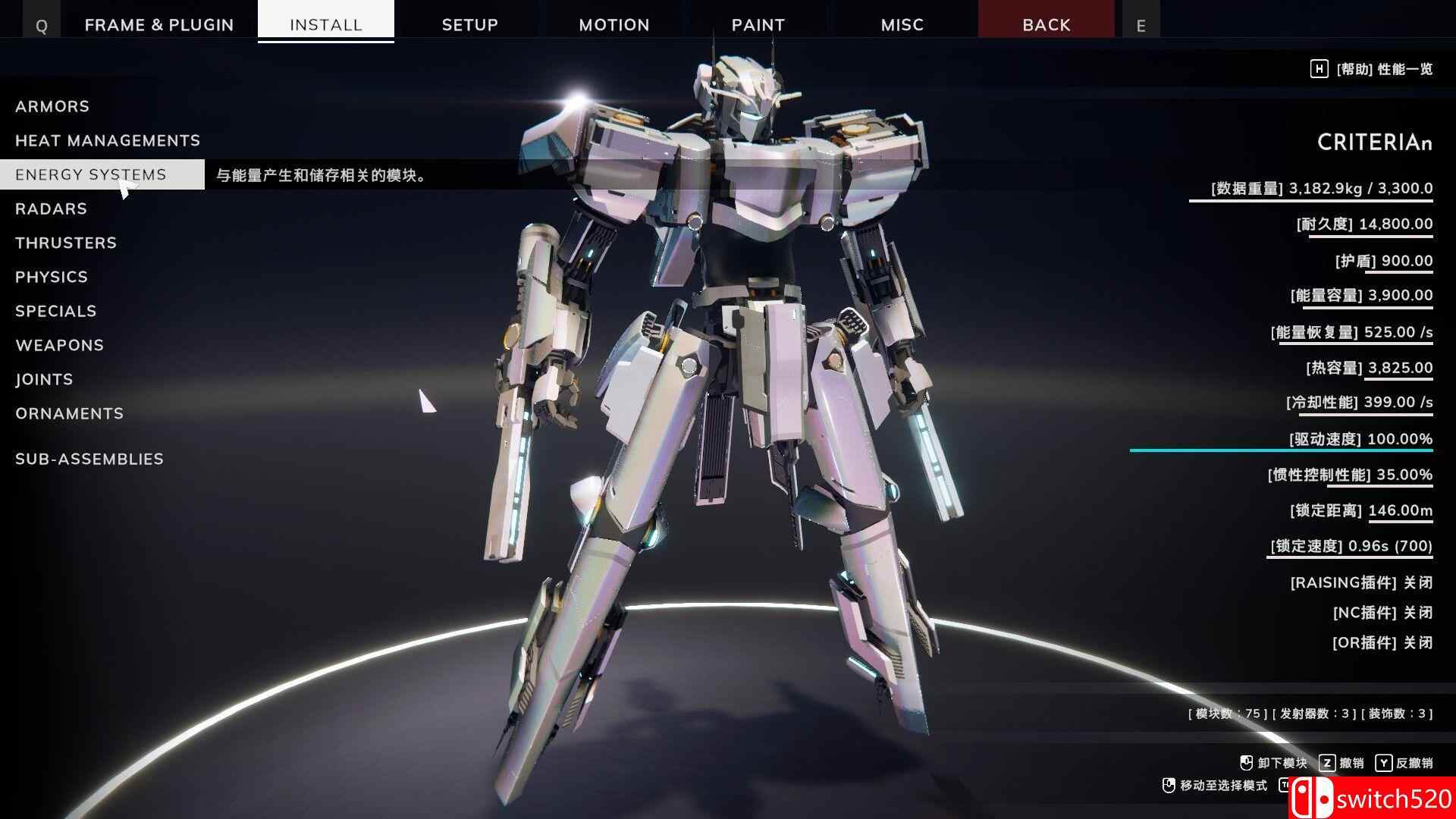Viewport: 1456px width, 819px height.
Task: Switch to the PAINT tab
Action: pyautogui.click(x=758, y=25)
